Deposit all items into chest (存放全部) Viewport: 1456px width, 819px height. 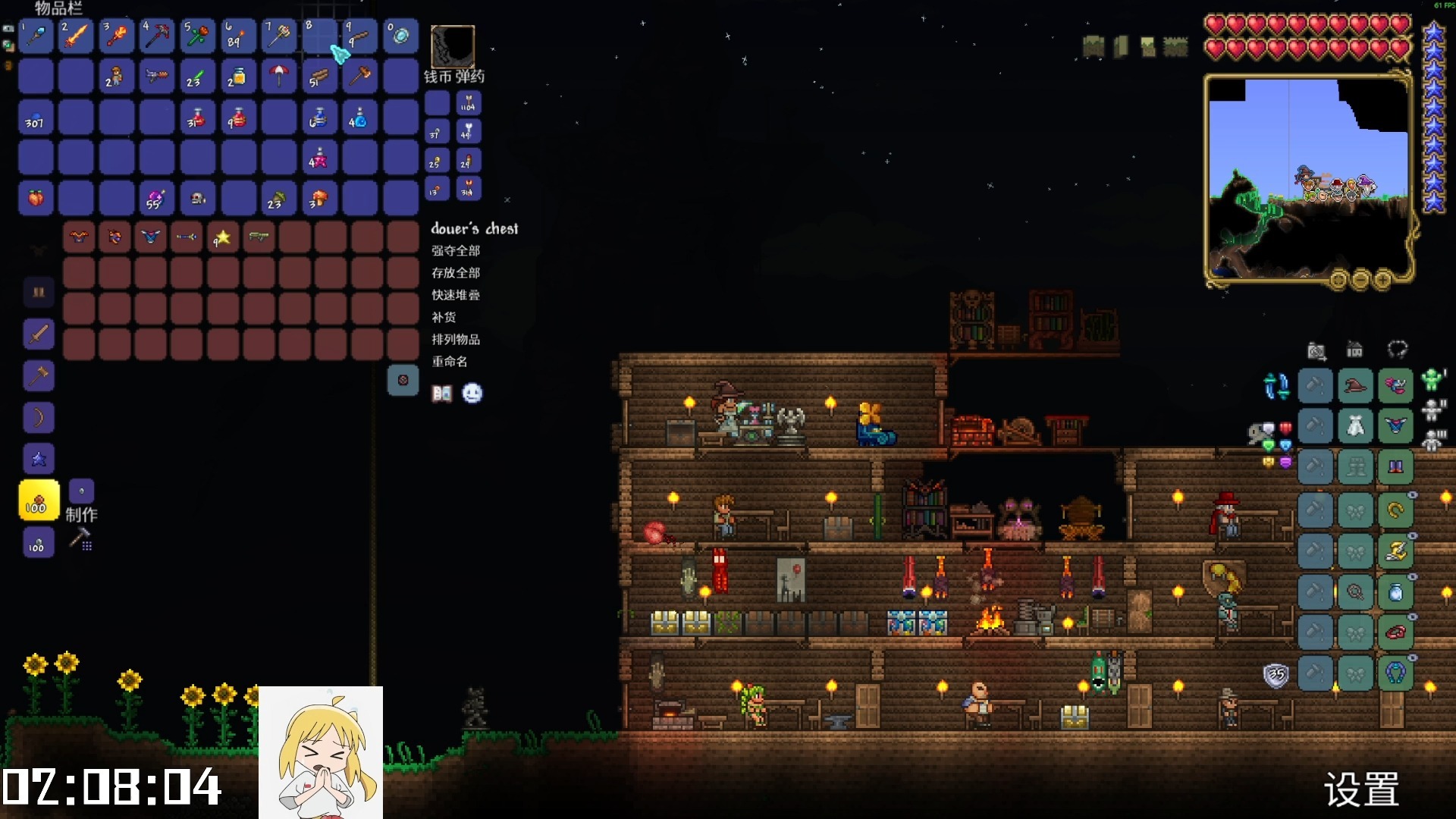(456, 273)
